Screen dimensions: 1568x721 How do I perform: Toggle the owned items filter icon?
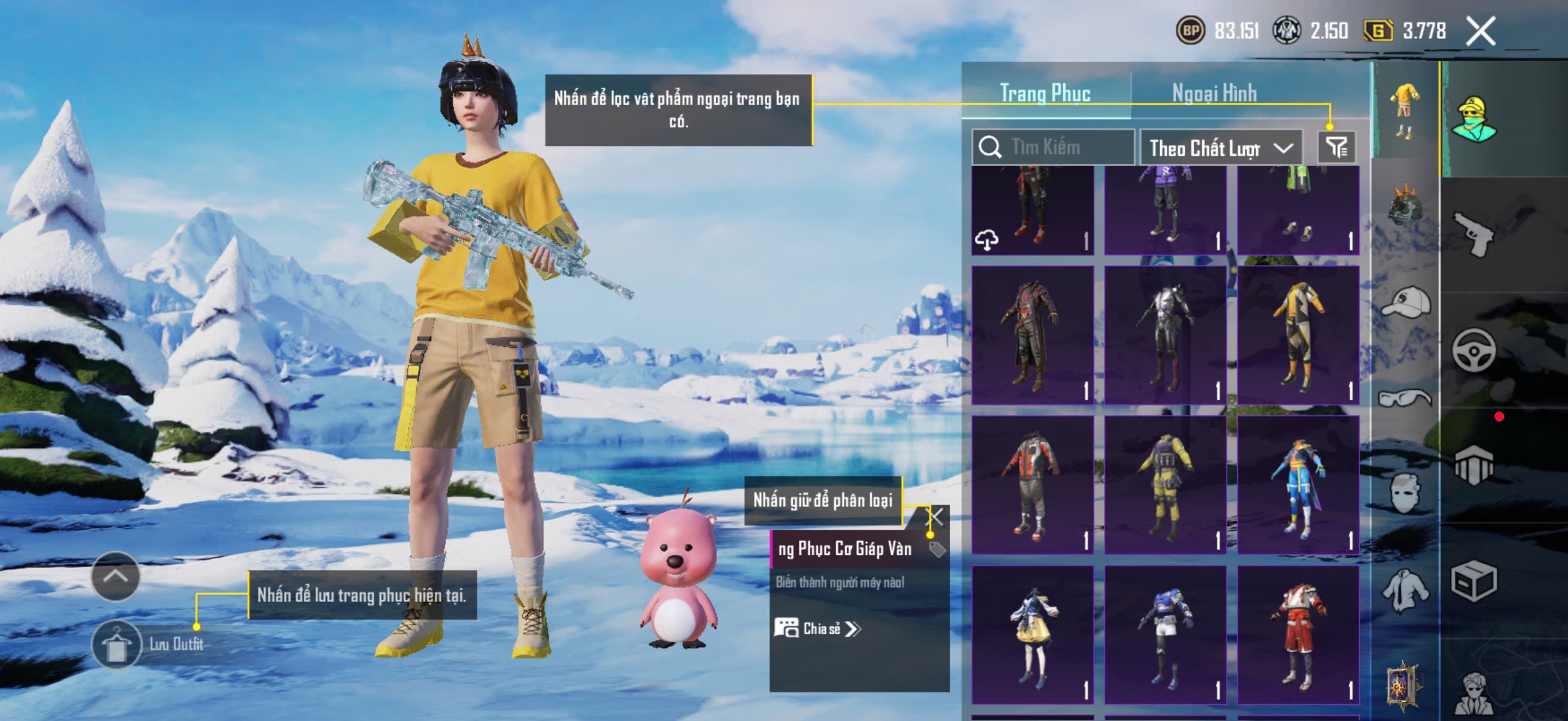(1337, 147)
